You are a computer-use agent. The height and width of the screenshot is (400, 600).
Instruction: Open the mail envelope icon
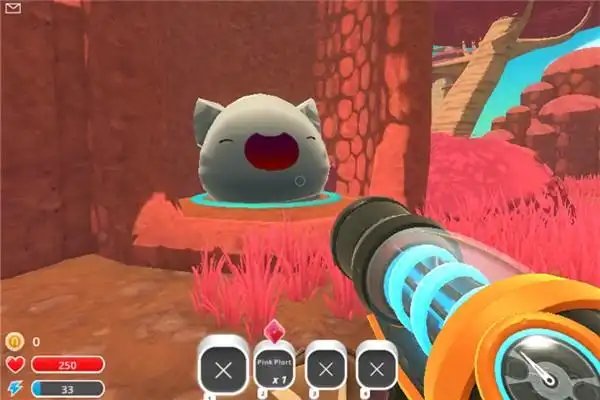click(15, 9)
